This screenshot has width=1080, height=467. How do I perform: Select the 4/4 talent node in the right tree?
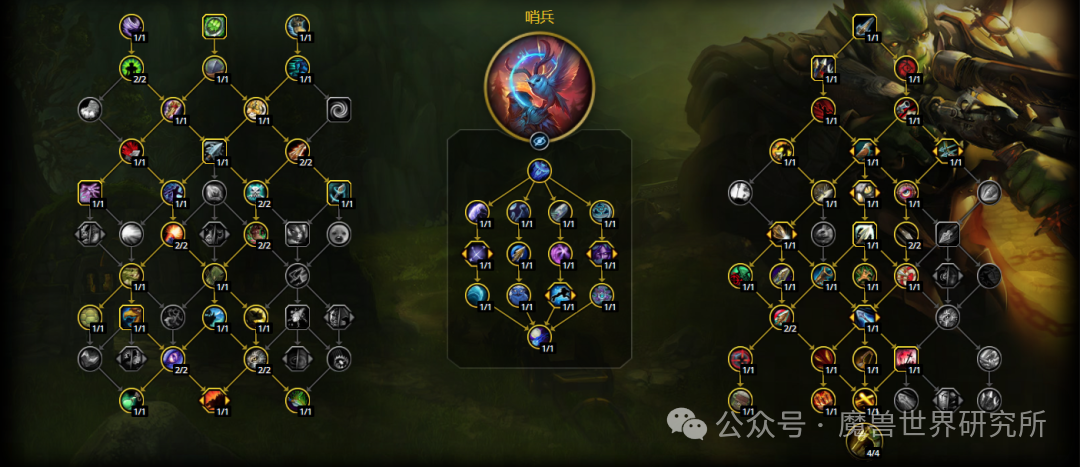coord(864,437)
